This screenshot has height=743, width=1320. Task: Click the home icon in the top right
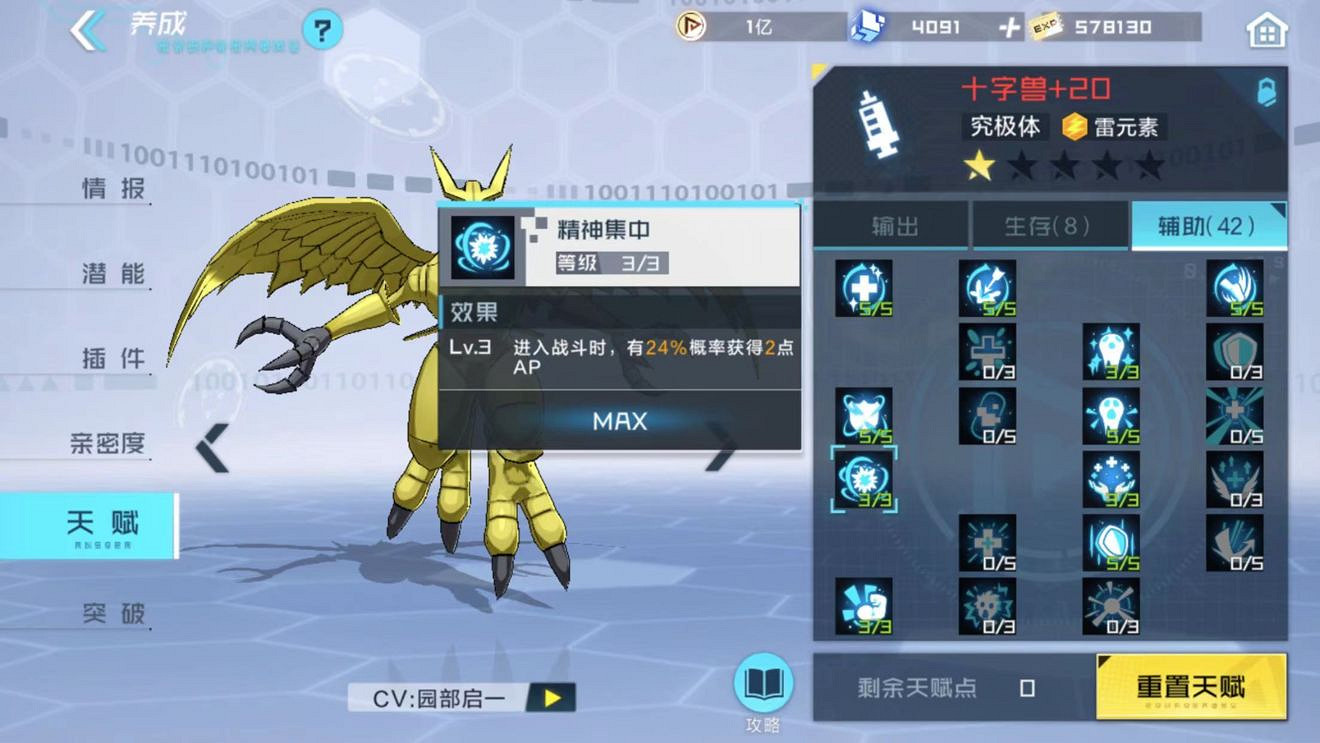point(1266,31)
